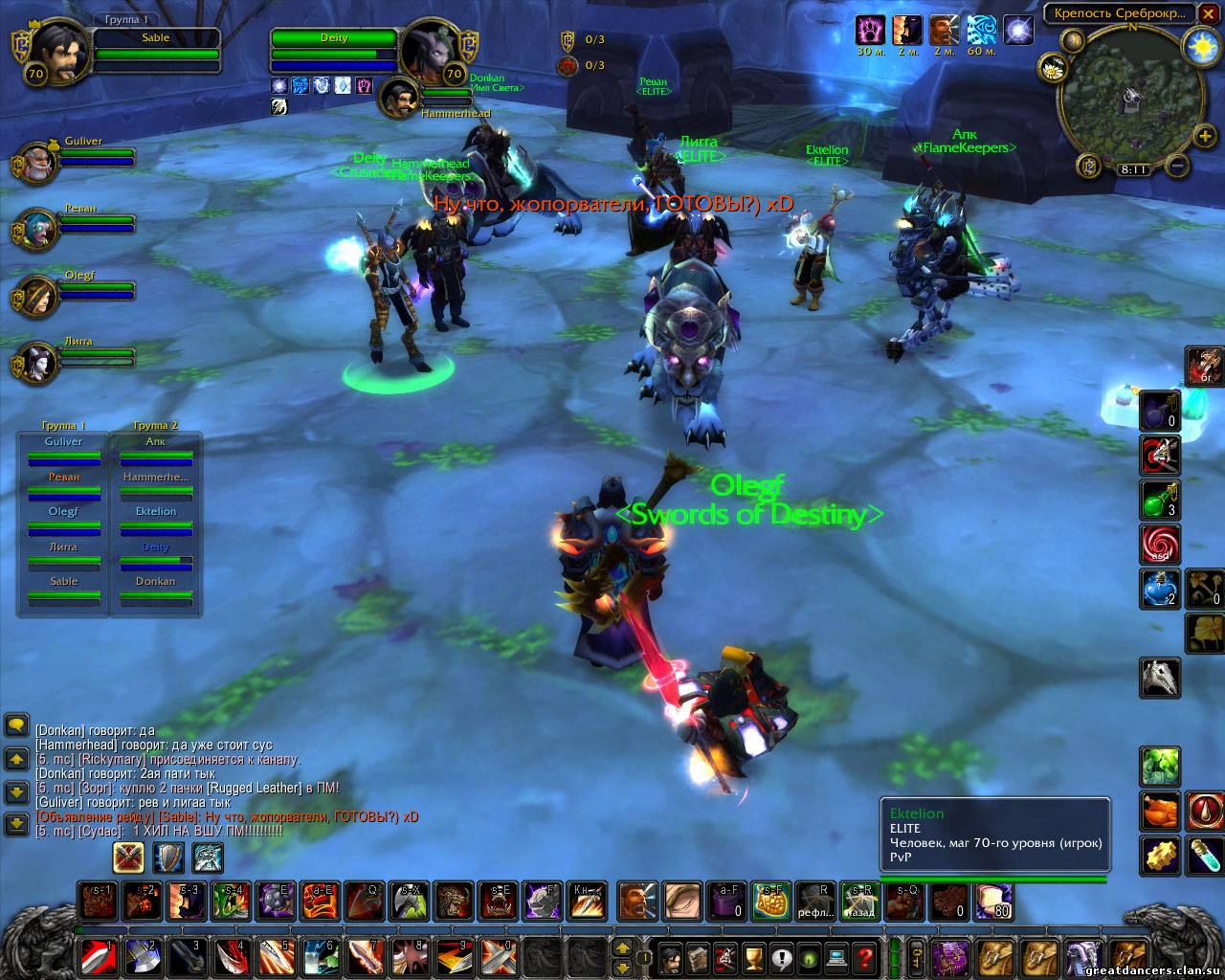Open the chat menu speech bubble button
Screen dimensions: 1225x980
[x=16, y=725]
